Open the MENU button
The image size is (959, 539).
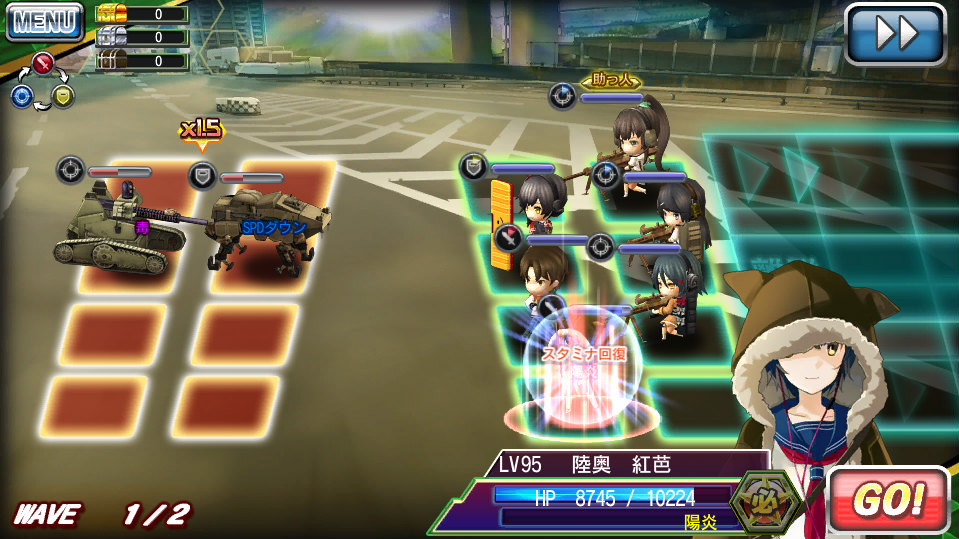click(44, 21)
